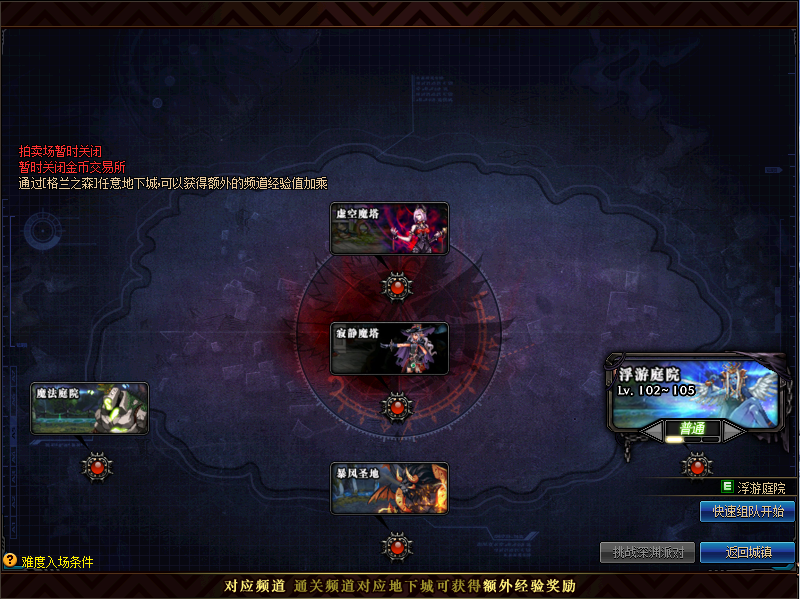Click the red node under 浮游庭院
Image resolution: width=800 pixels, height=599 pixels.
click(696, 465)
